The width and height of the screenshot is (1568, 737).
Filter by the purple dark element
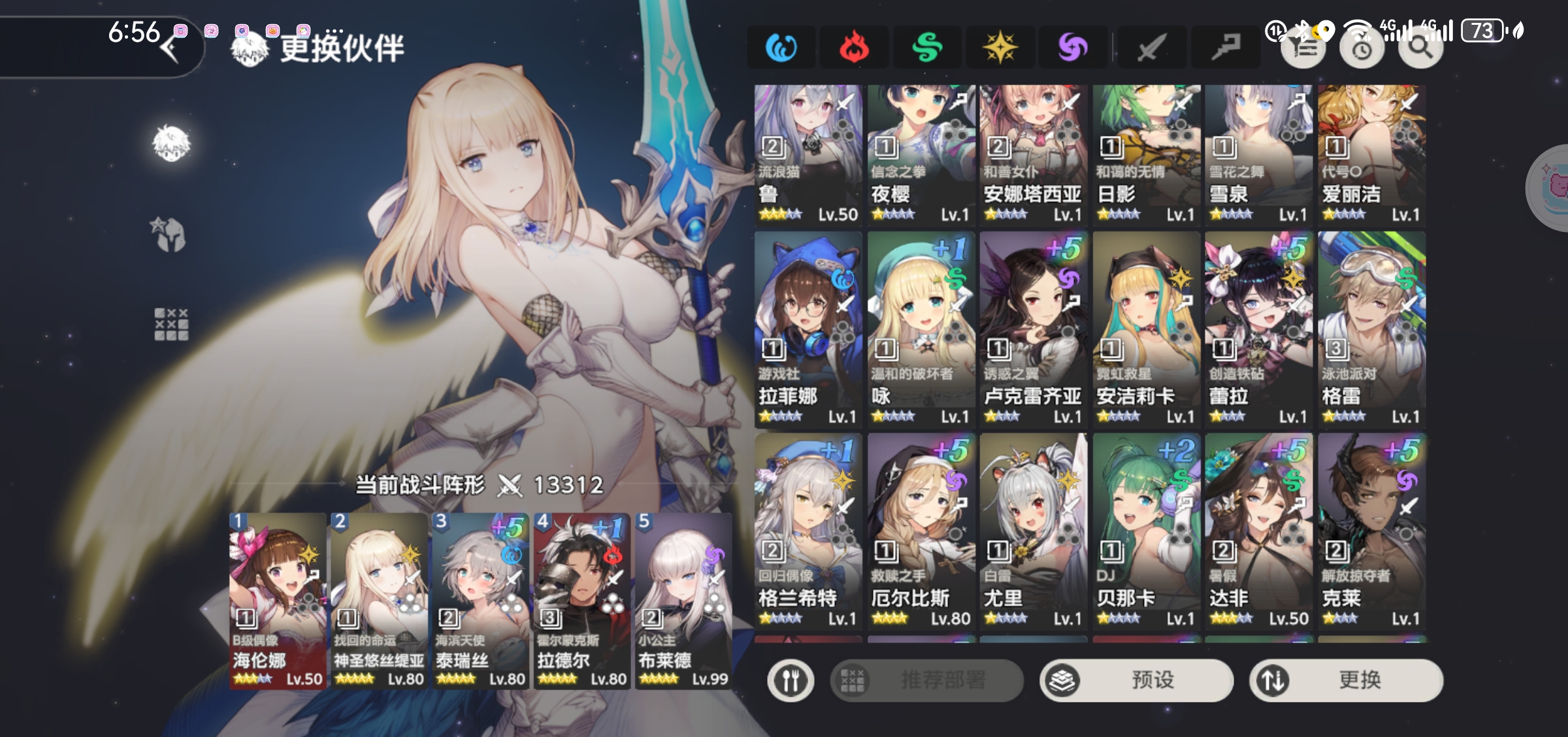pos(1073,47)
